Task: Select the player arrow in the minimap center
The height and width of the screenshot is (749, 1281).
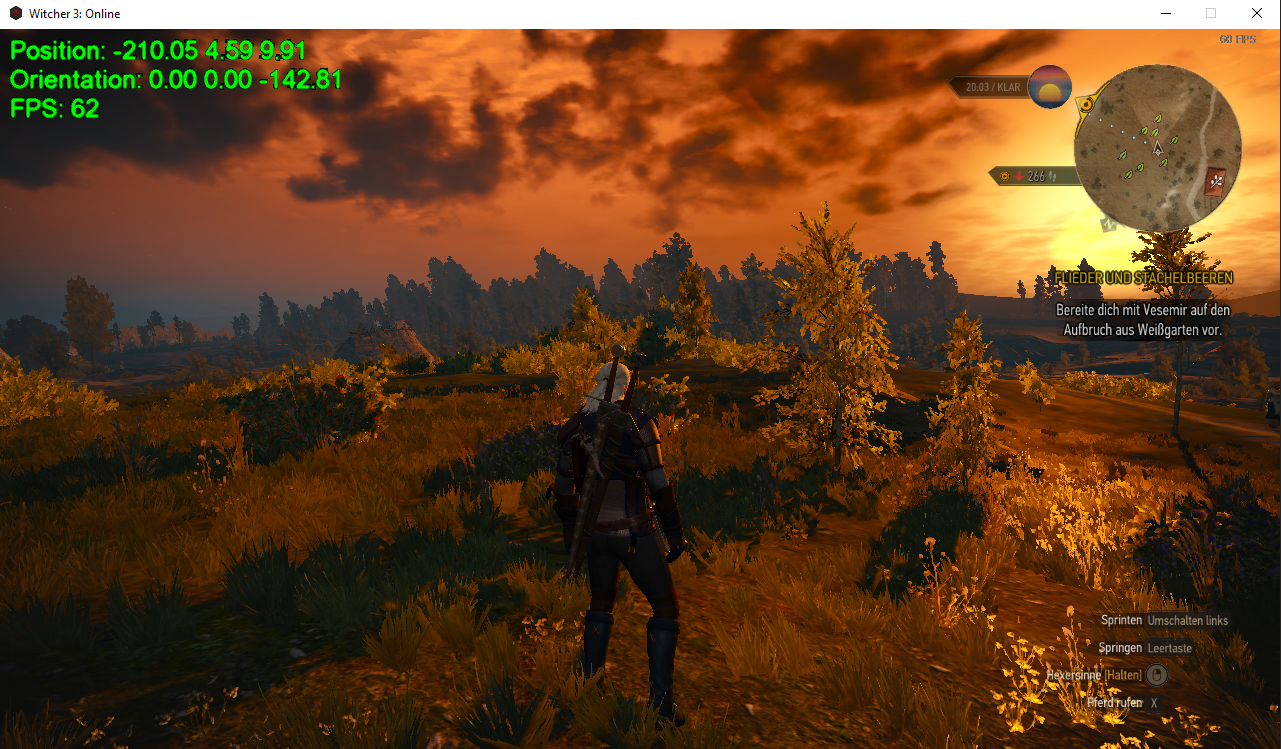Action: [x=1158, y=148]
